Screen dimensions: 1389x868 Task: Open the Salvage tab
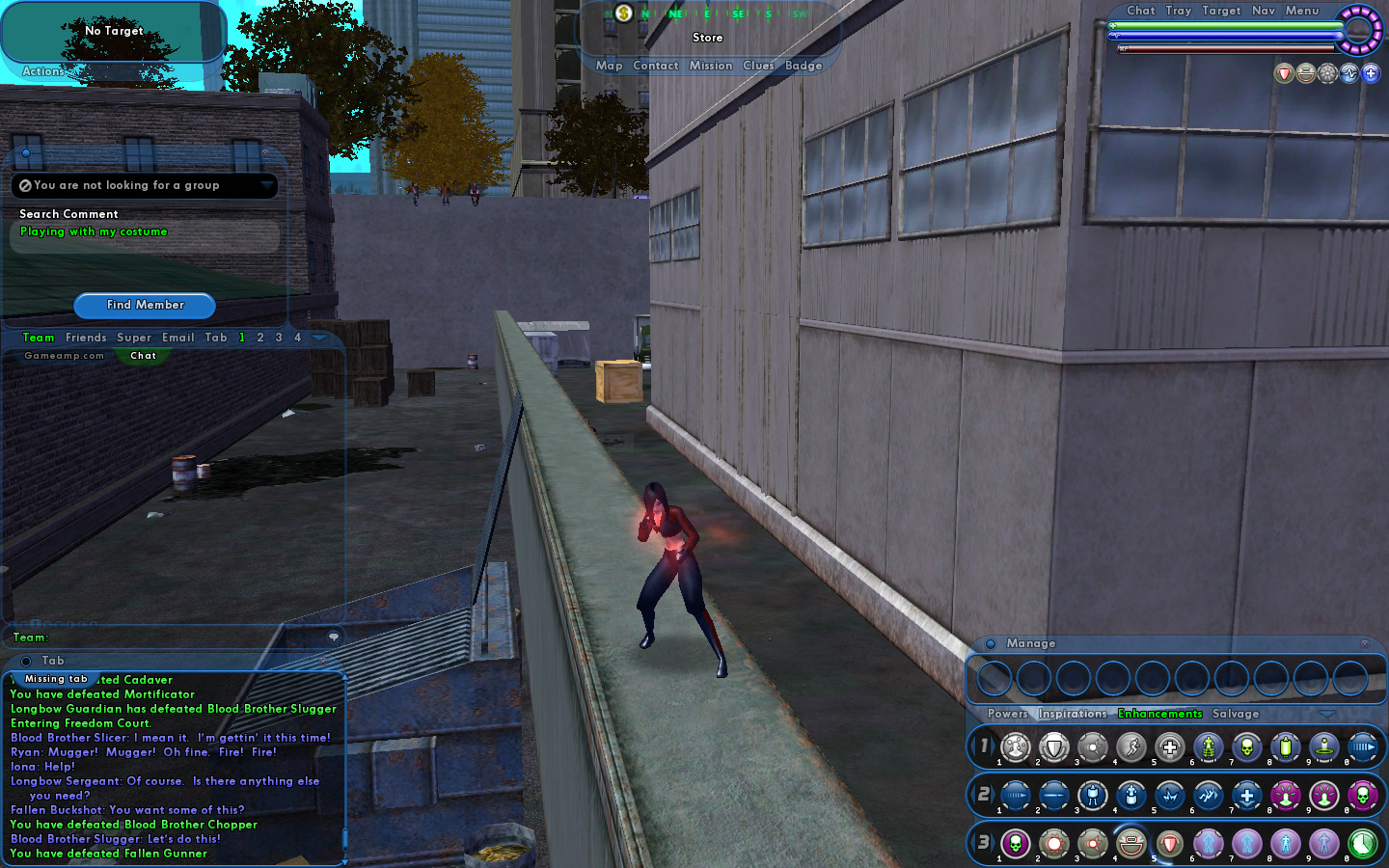tap(1236, 714)
